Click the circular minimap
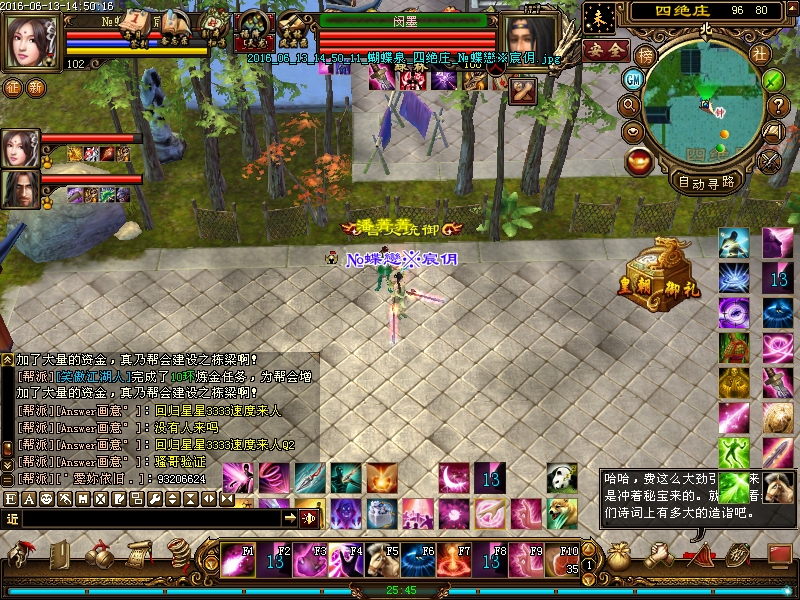The height and width of the screenshot is (600, 800). pos(703,106)
